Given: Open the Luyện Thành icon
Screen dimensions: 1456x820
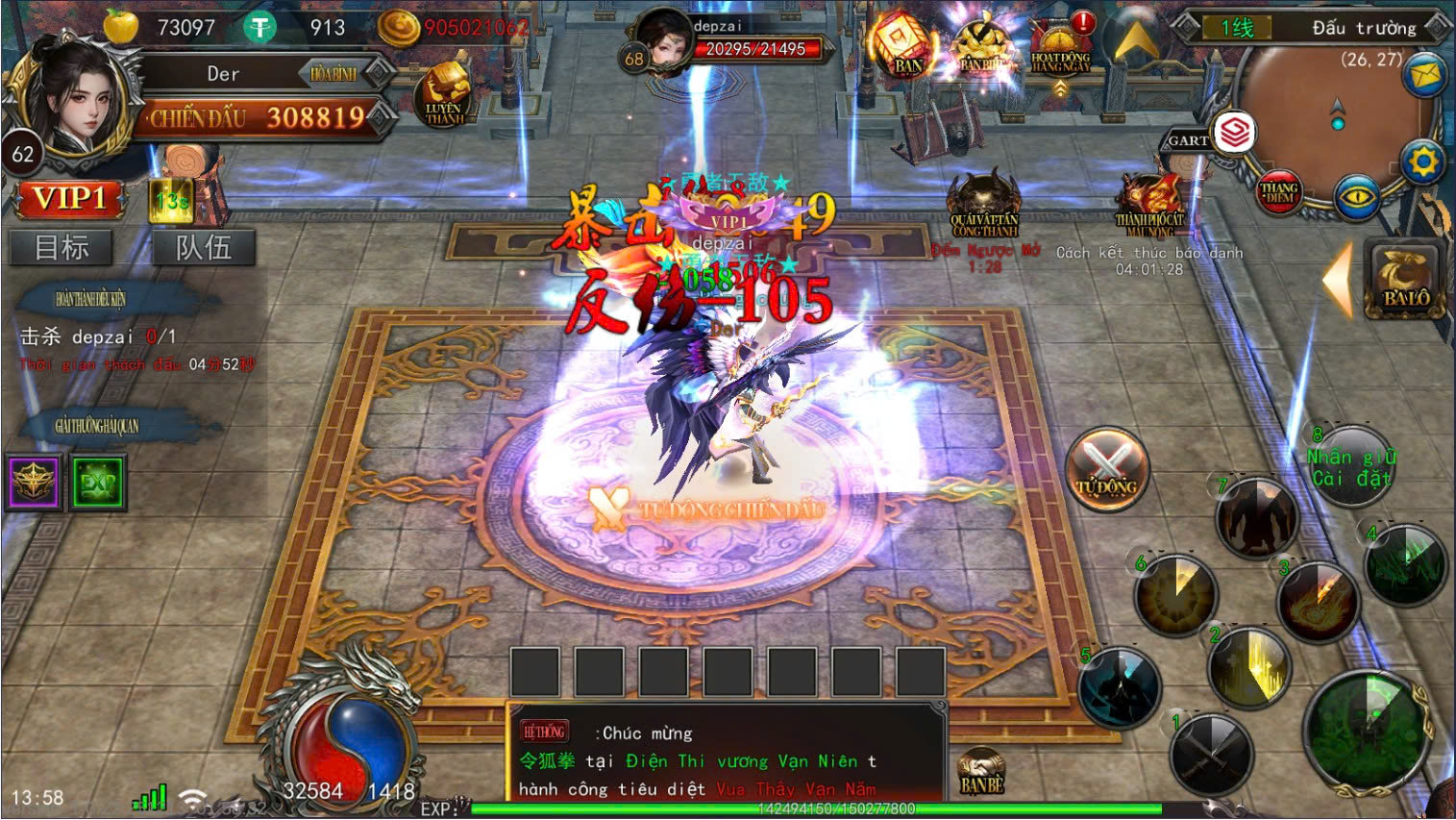Looking at the screenshot, I should (x=444, y=94).
